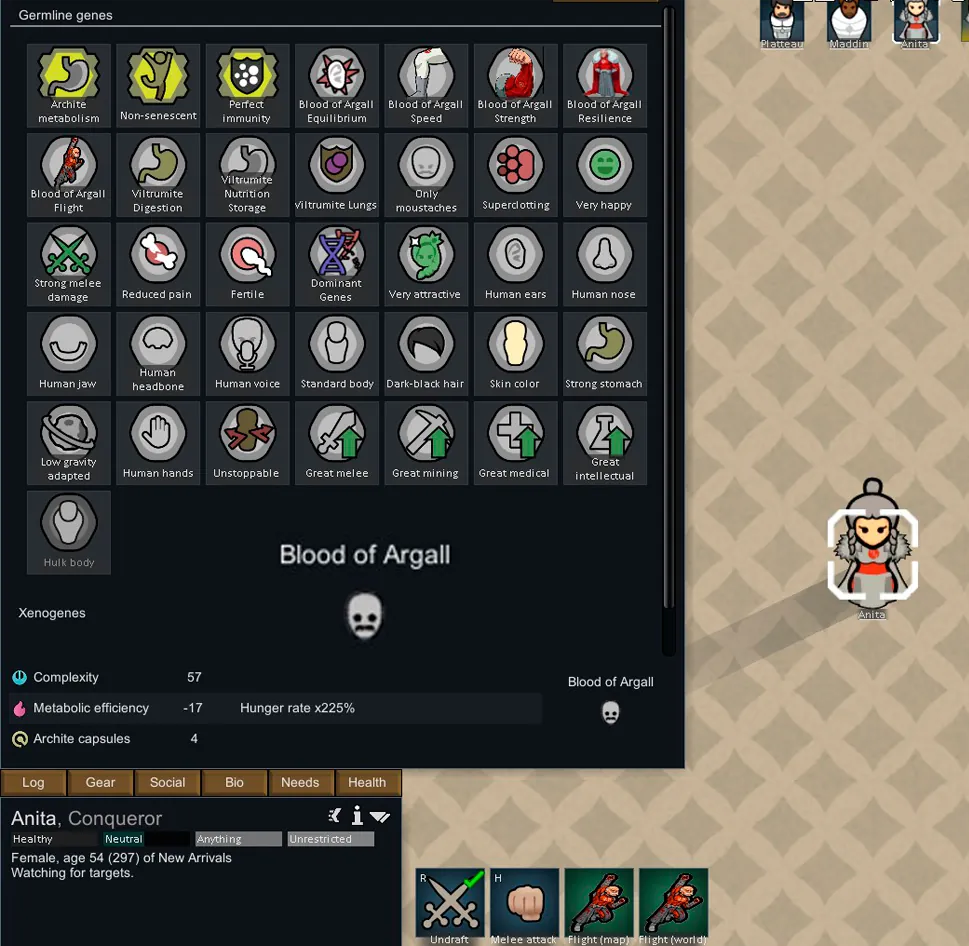
Task: Select Maddin's colonist portrait
Action: coord(848,22)
